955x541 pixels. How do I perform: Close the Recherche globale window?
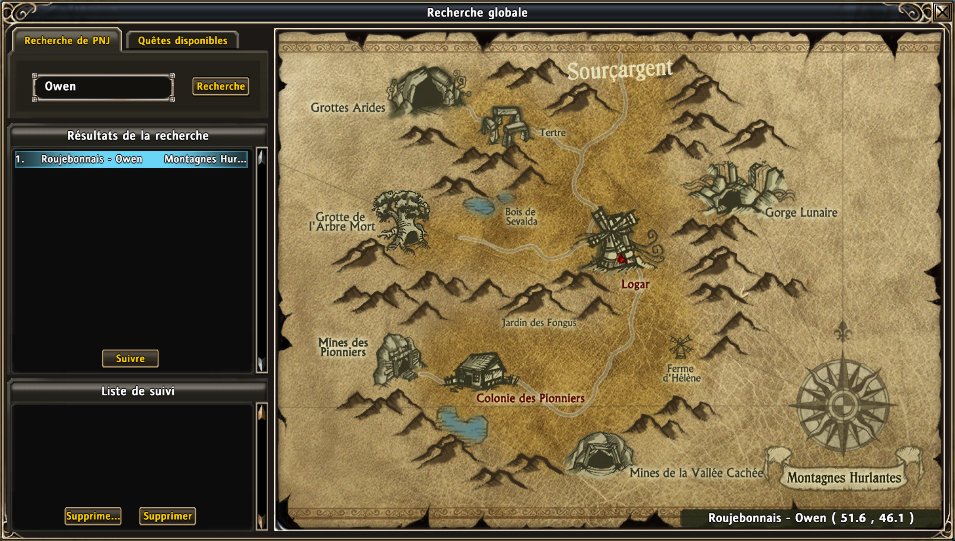(x=942, y=12)
